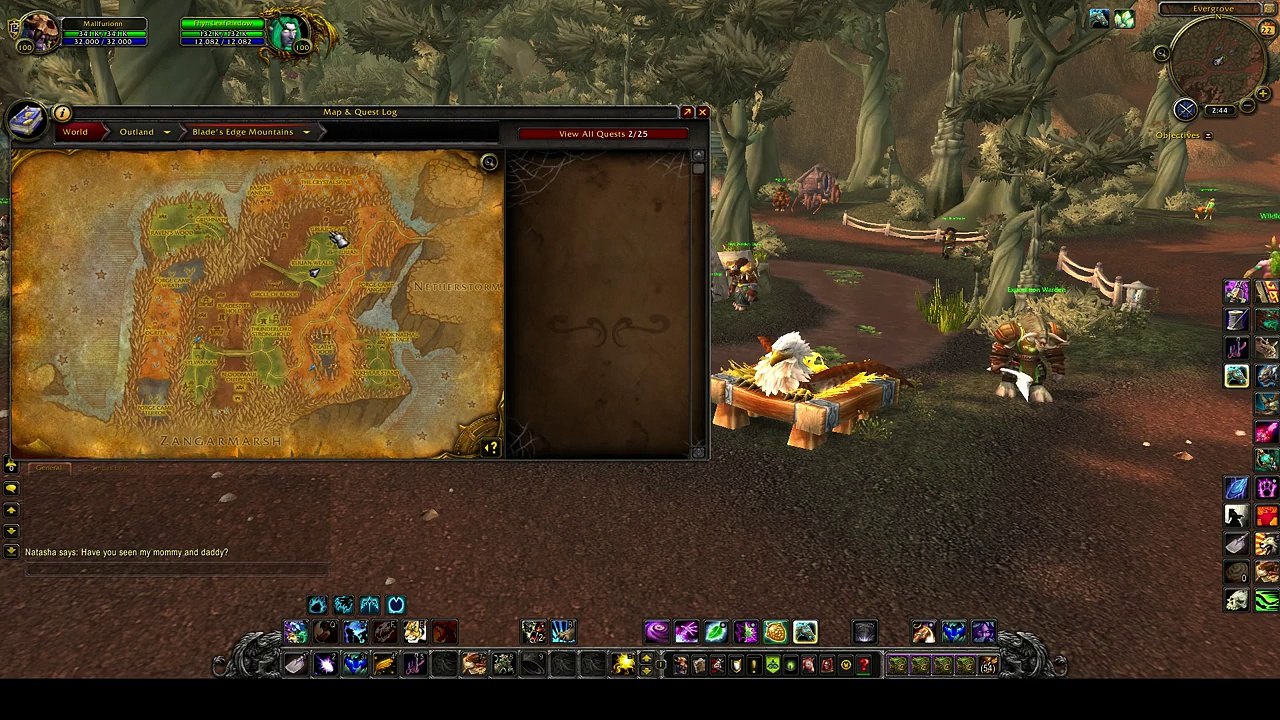This screenshot has width=1280, height=720.
Task: Click the 2:44 clock under the minimap
Action: [x=1219, y=110]
